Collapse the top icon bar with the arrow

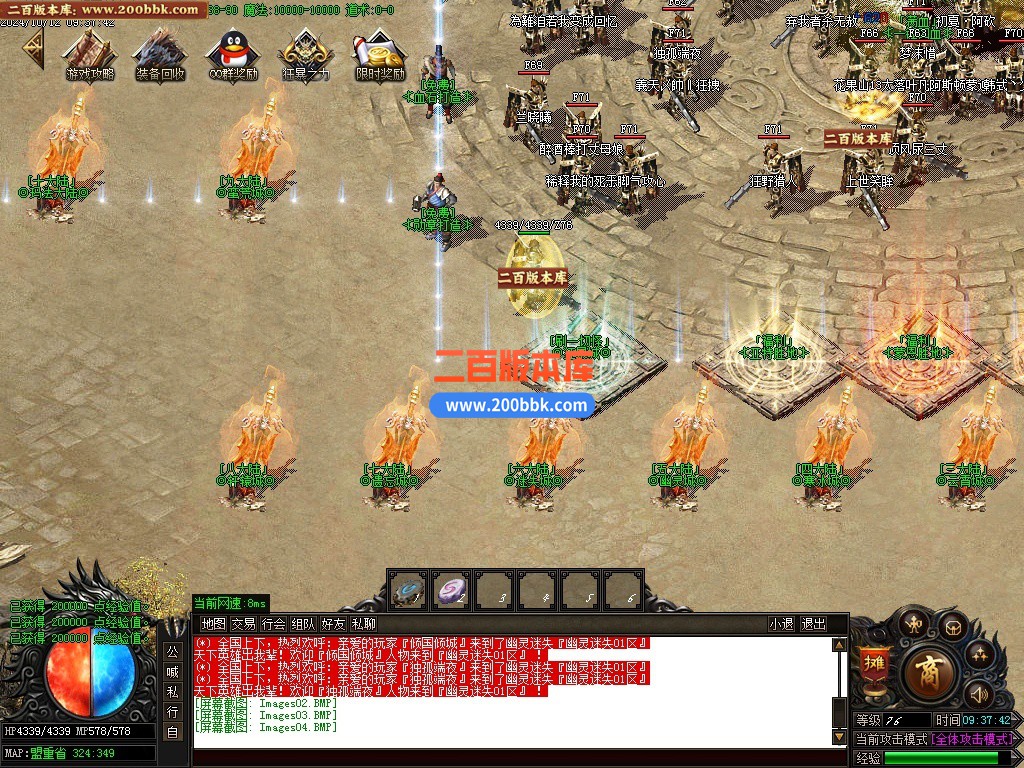[x=33, y=46]
